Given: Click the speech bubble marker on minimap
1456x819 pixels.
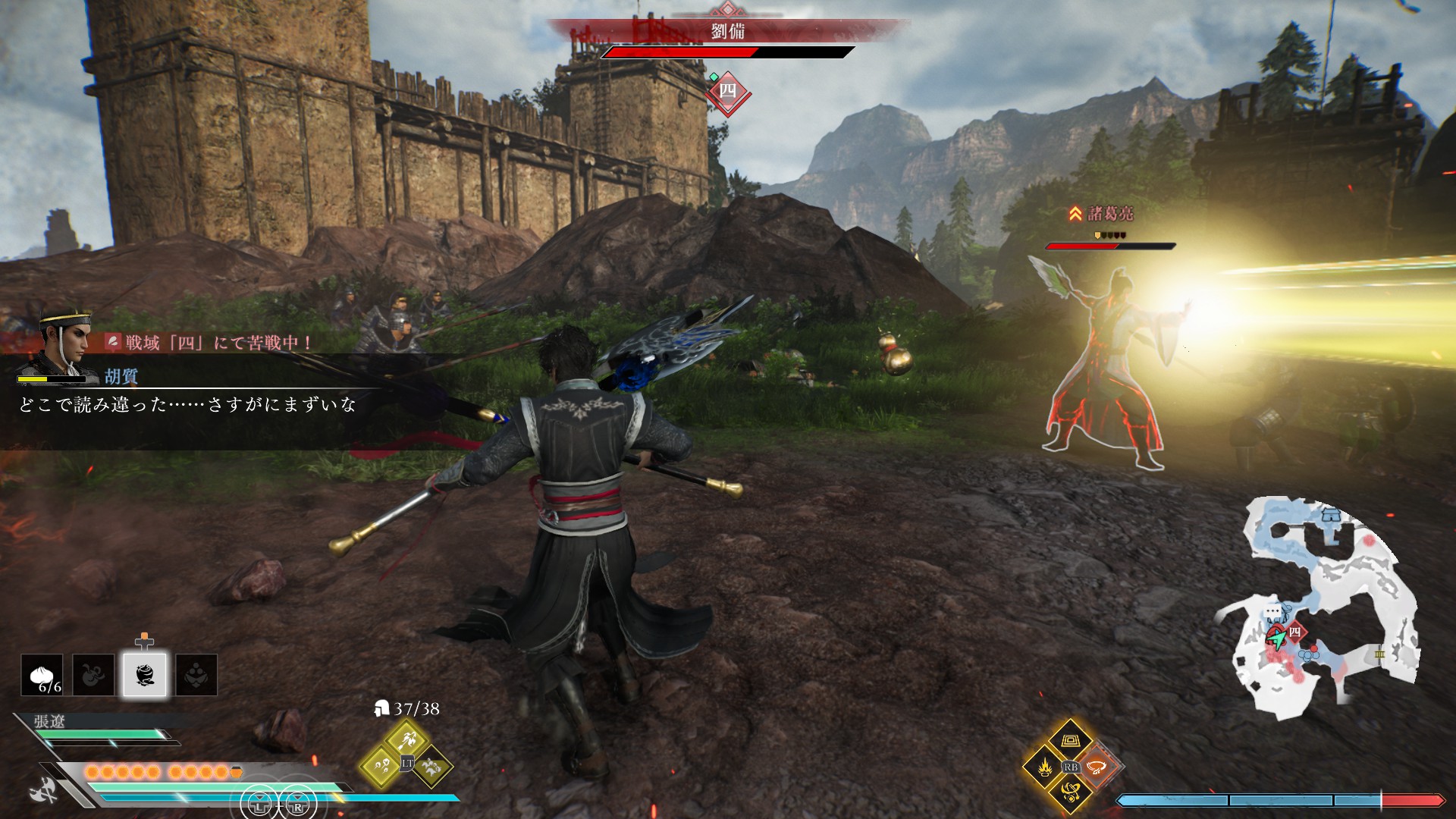Looking at the screenshot, I should pos(1272,612).
